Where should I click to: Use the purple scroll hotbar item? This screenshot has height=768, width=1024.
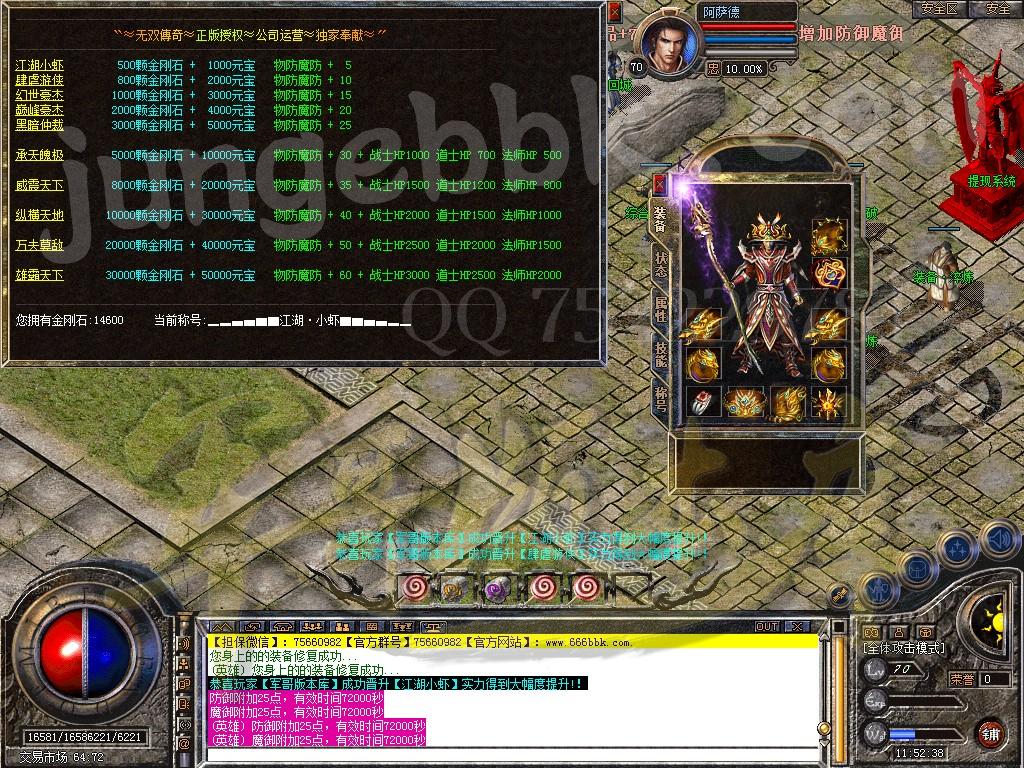click(498, 588)
